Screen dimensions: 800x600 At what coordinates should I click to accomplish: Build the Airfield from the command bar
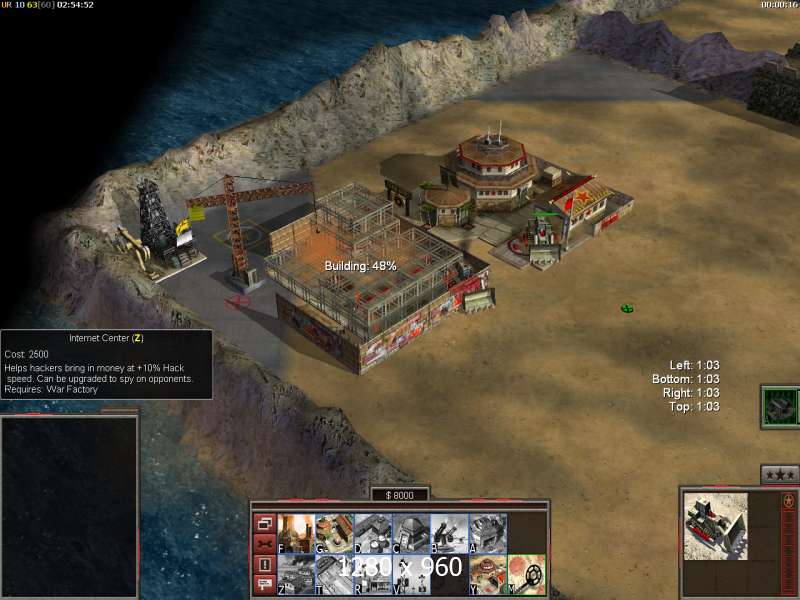click(334, 574)
